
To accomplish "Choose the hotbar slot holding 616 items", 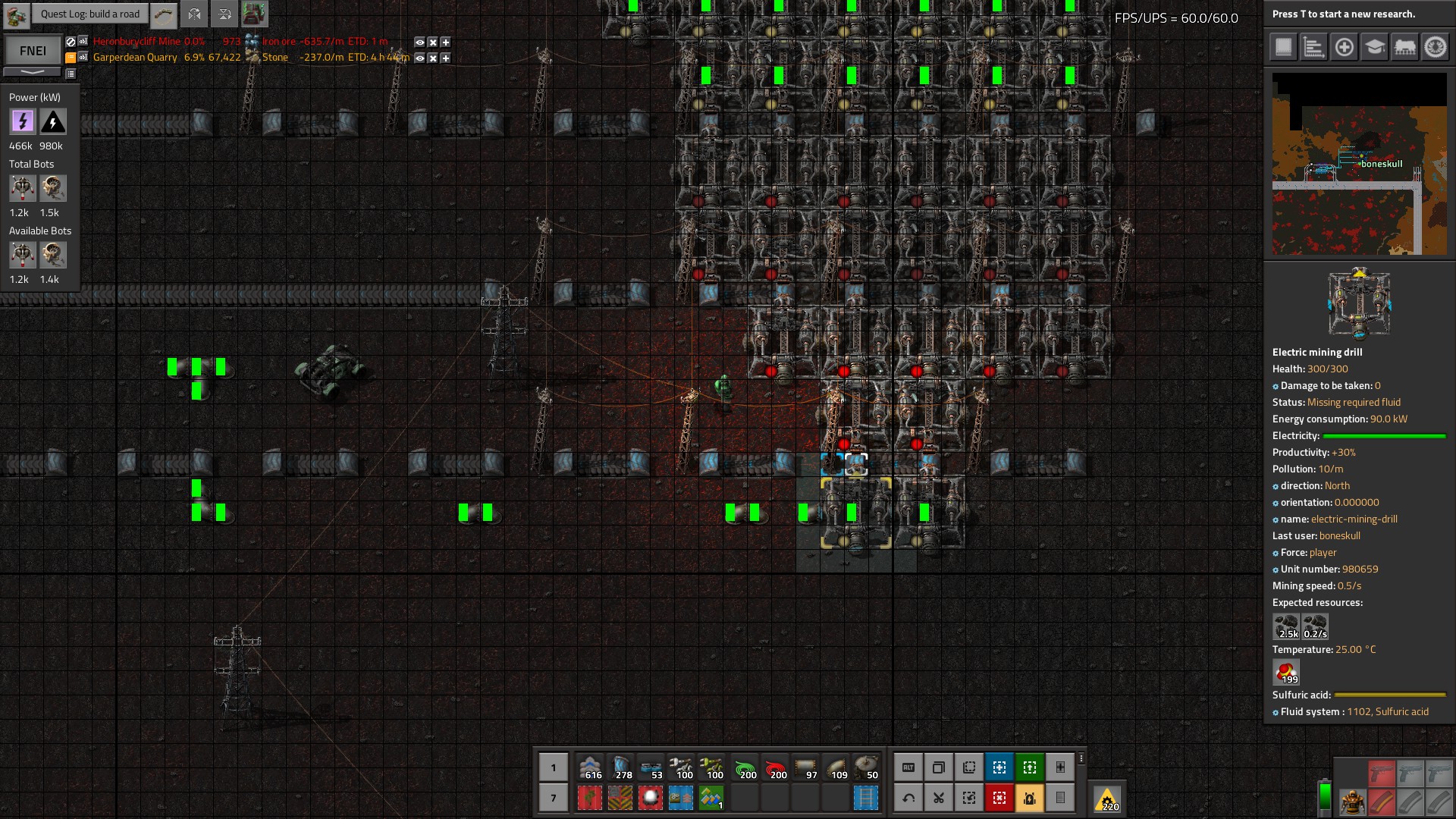I will tap(590, 767).
